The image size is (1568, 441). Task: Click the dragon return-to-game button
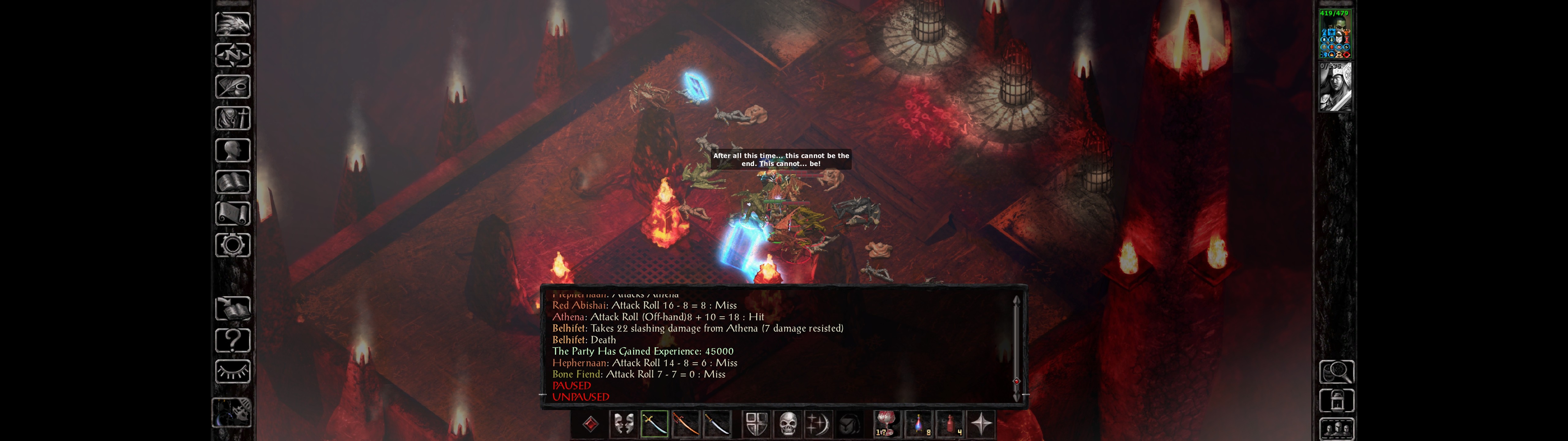(x=232, y=24)
